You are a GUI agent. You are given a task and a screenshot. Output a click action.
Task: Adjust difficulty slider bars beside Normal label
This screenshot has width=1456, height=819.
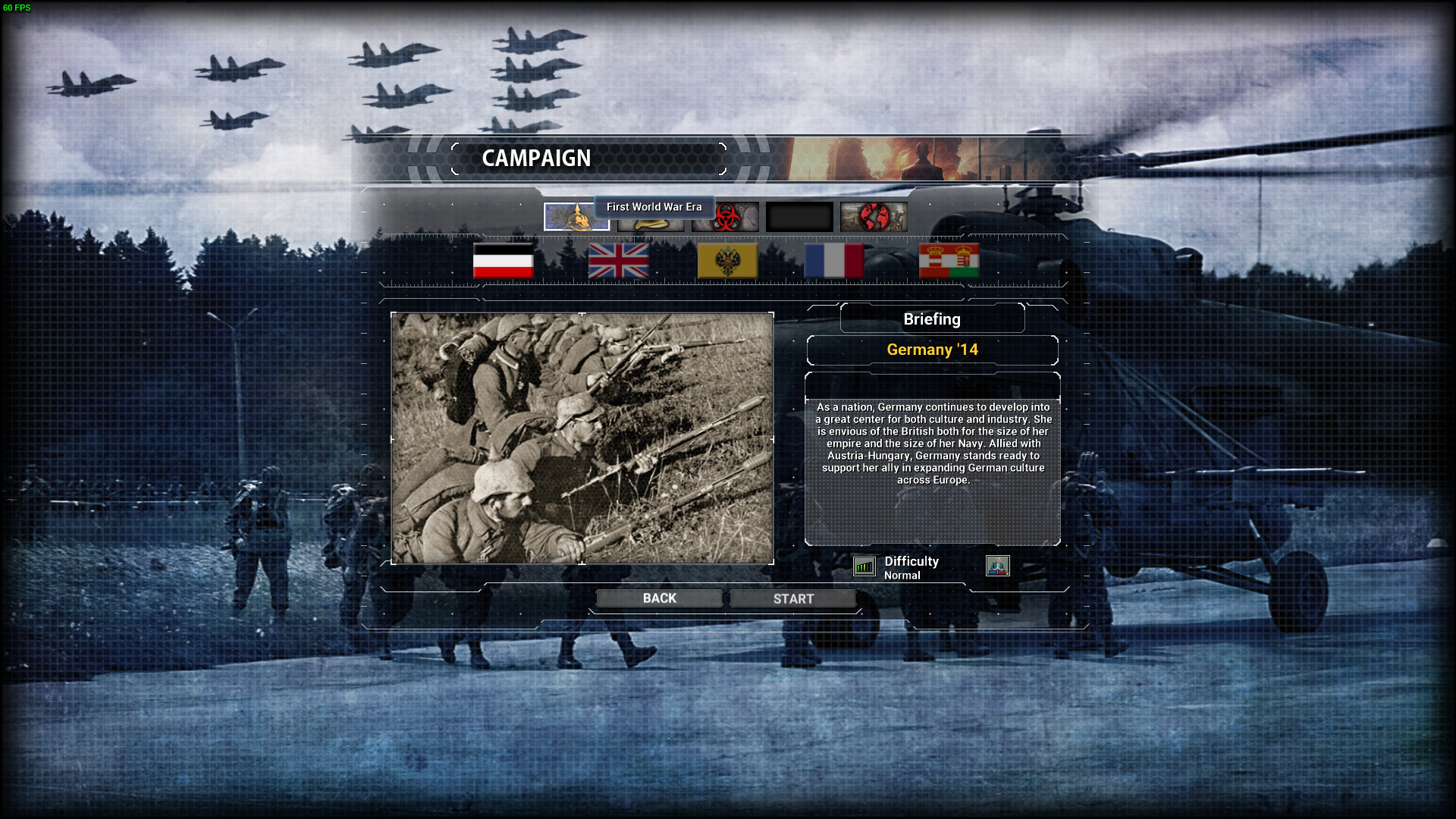(864, 566)
